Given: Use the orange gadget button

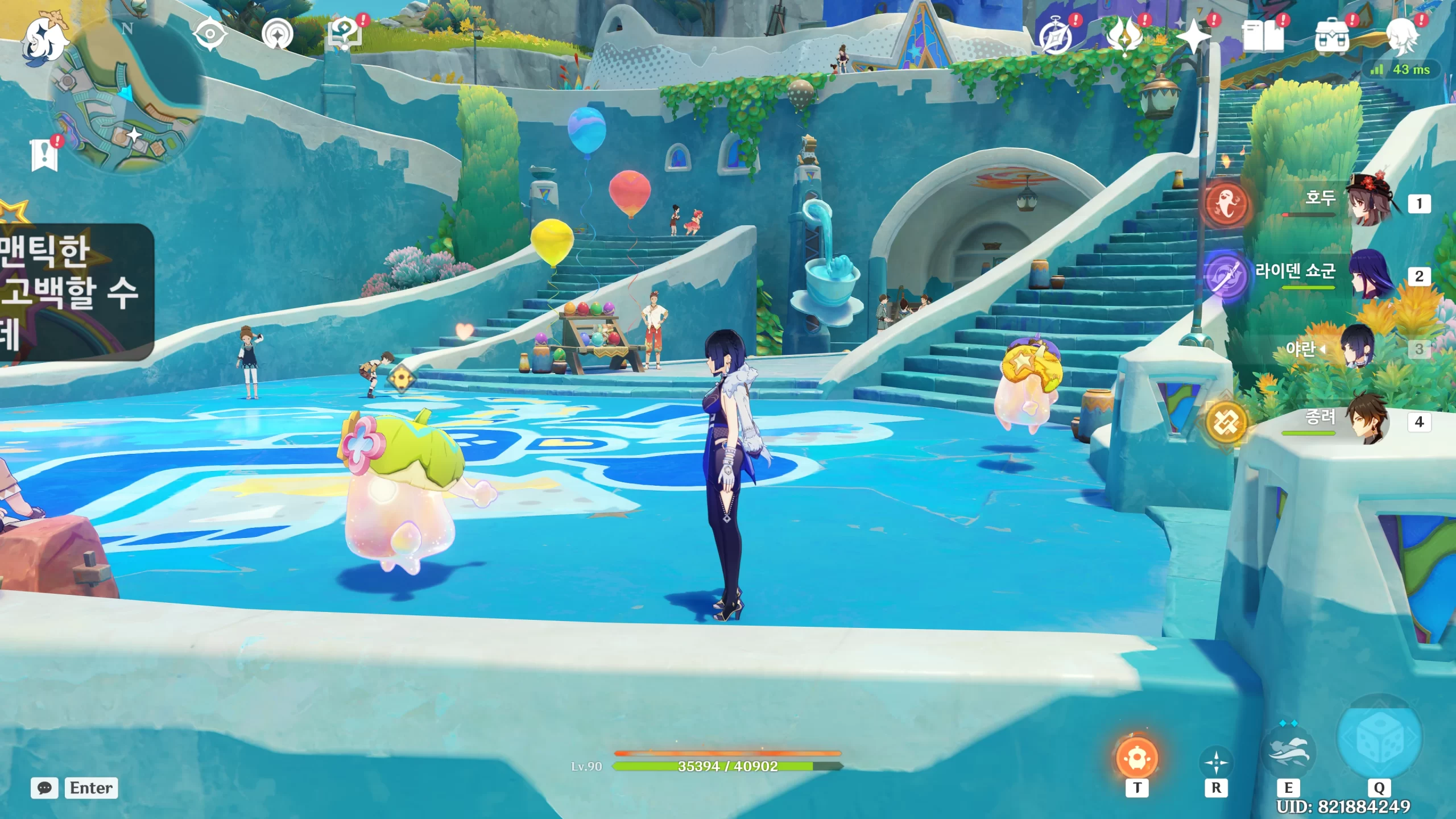Looking at the screenshot, I should coord(1137,758).
